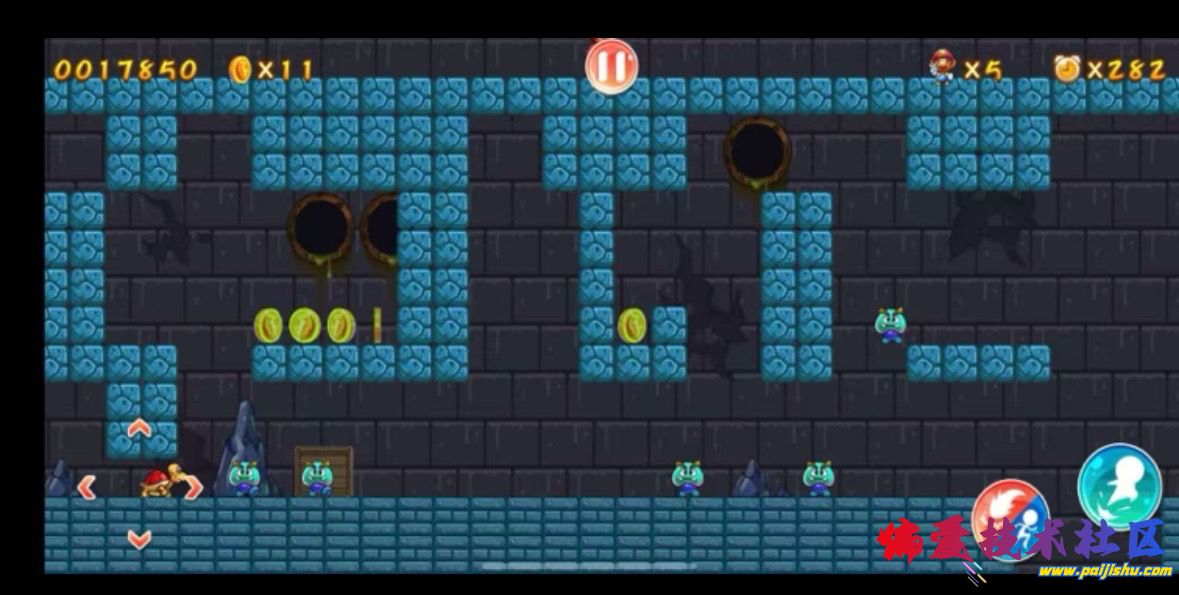Screen dimensions: 1179x595
Task: Tap the down arrow on the d-pad
Action: point(139,540)
